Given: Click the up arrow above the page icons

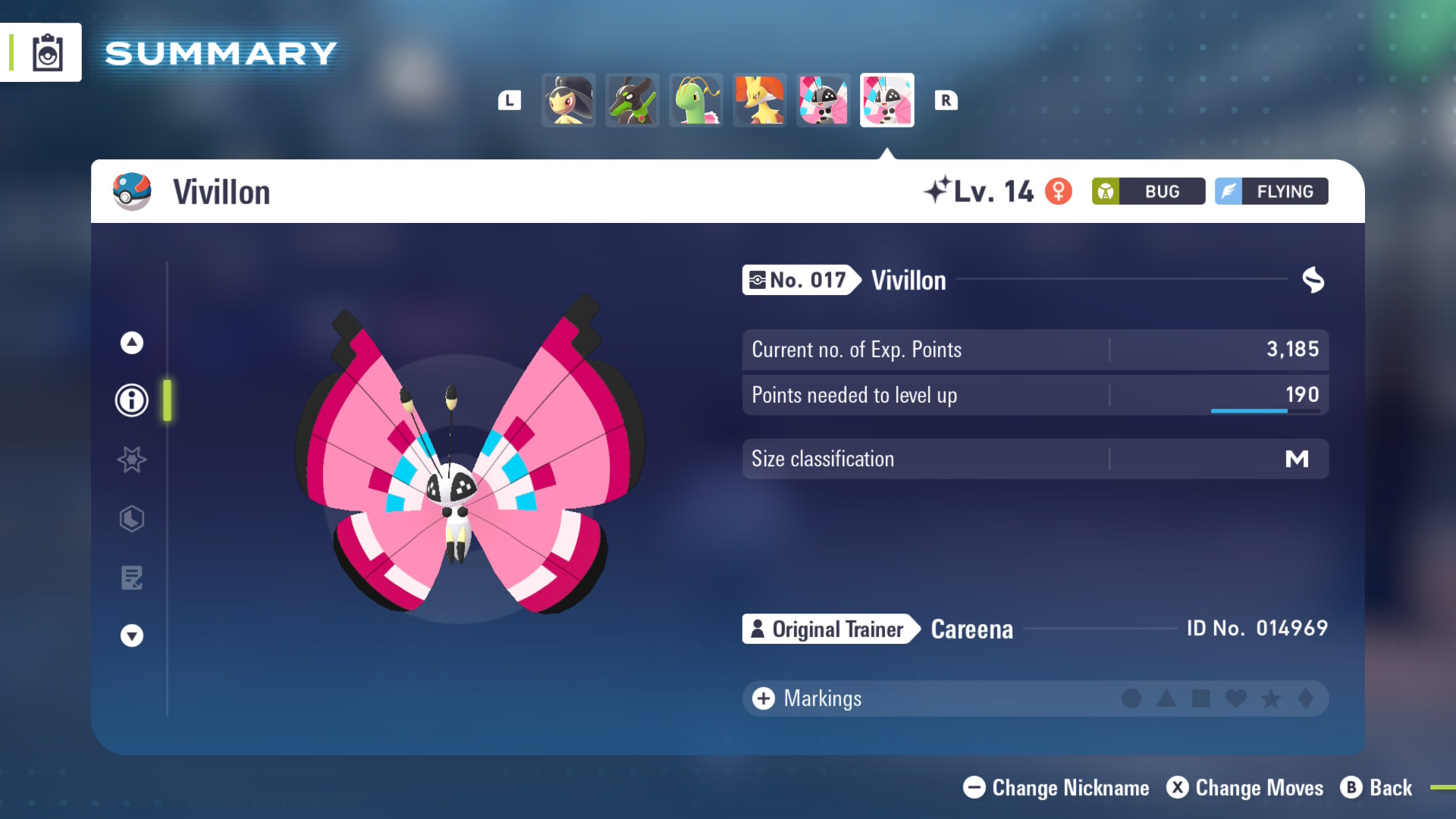Looking at the screenshot, I should coord(132,343).
